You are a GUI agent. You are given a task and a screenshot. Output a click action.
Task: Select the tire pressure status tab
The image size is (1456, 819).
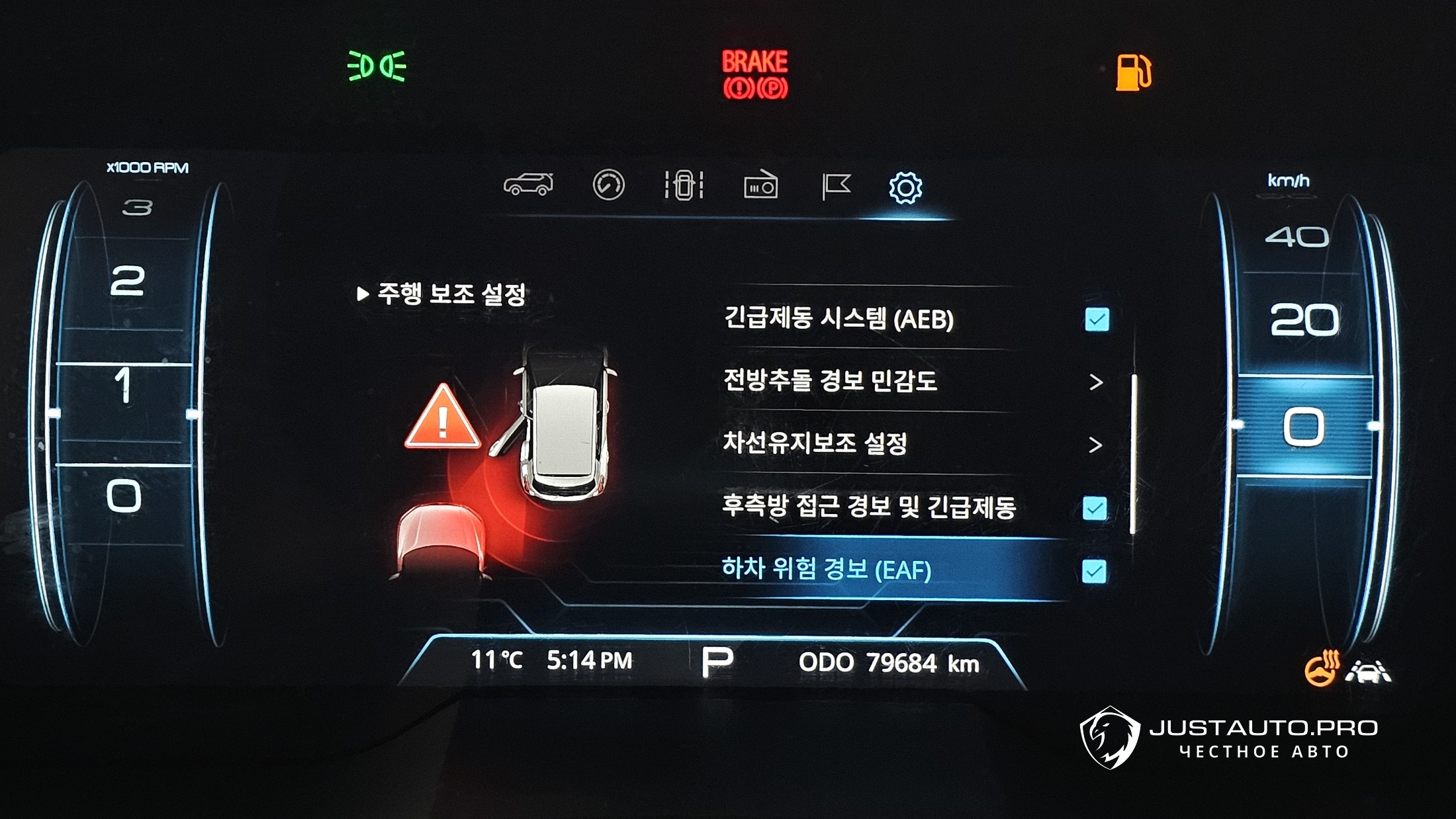click(x=684, y=185)
